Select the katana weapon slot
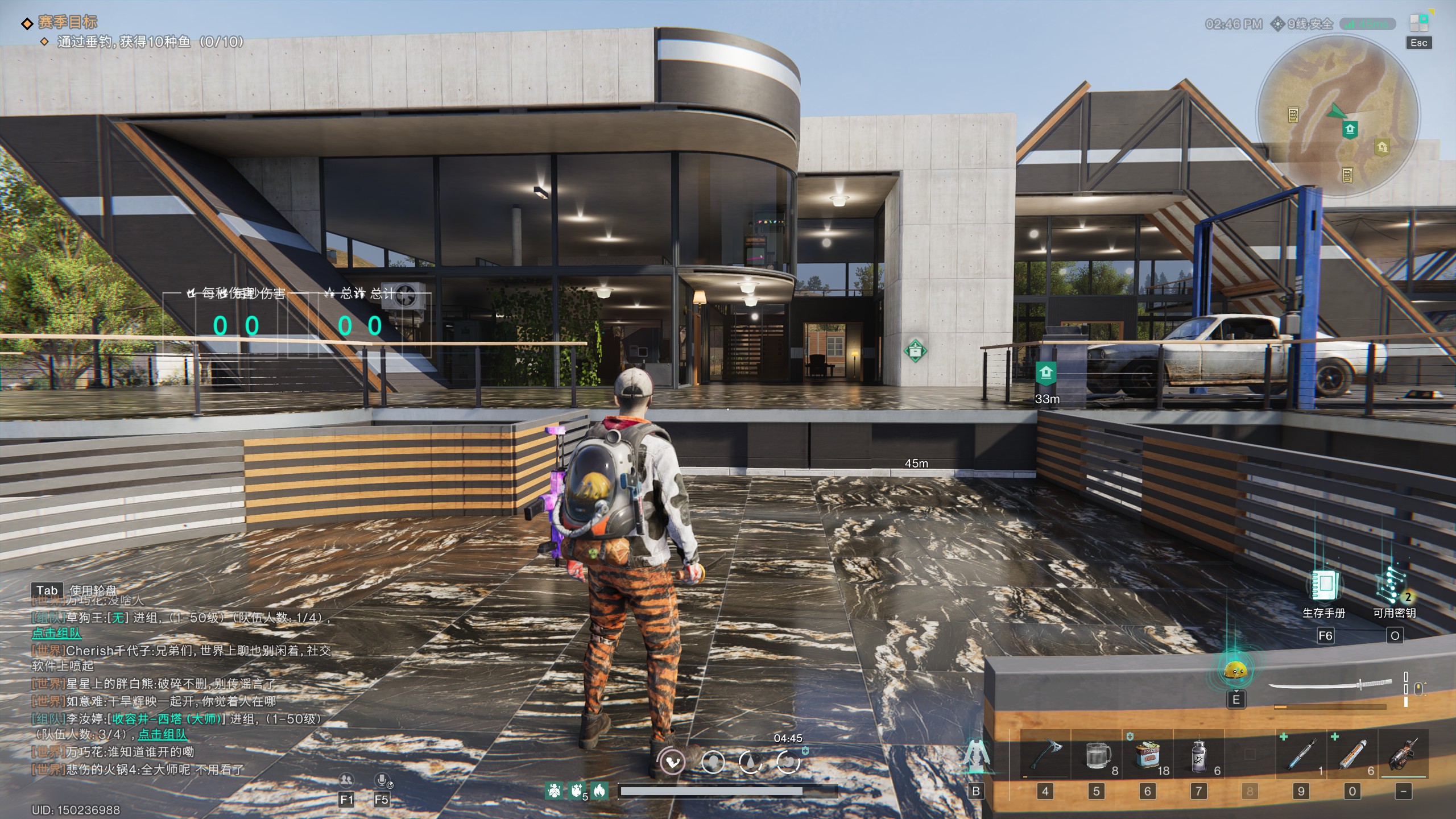Viewport: 1456px width, 819px height. click(x=1331, y=685)
